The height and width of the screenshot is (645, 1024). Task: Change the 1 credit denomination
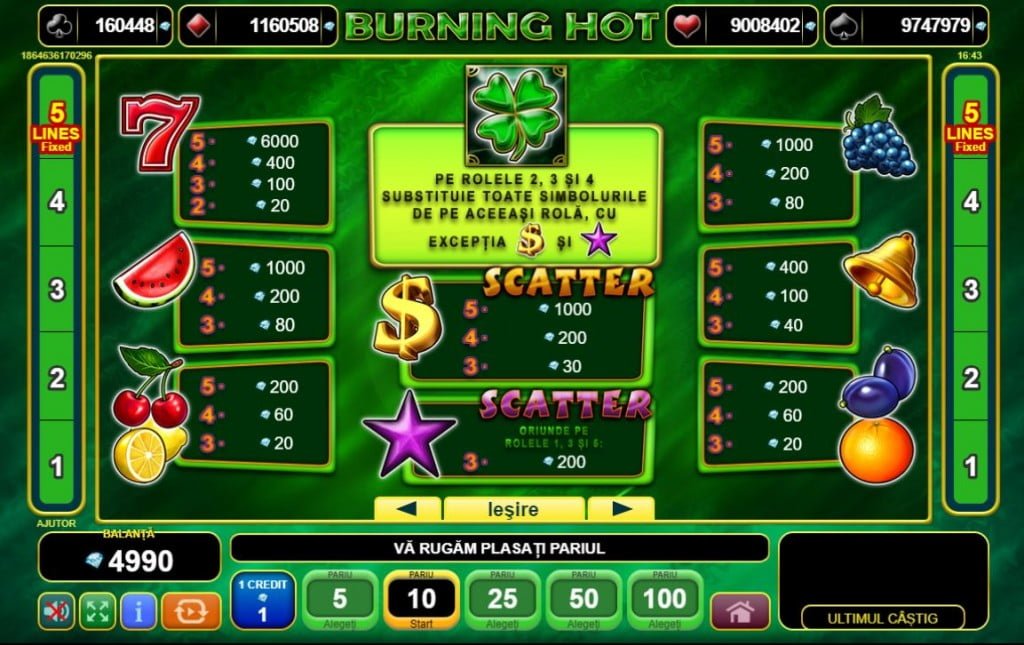tap(263, 600)
